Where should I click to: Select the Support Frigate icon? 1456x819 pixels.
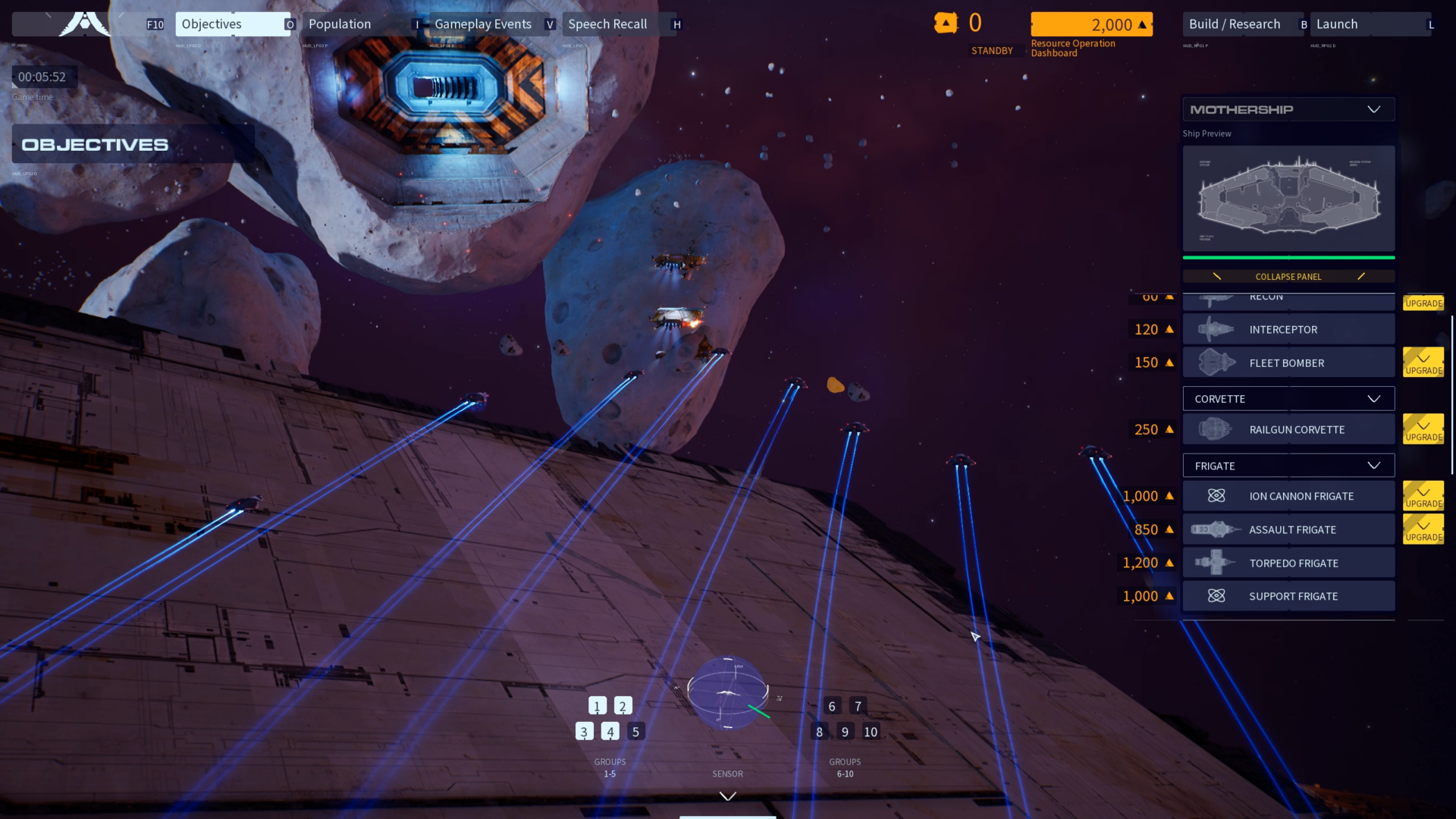pyautogui.click(x=1217, y=596)
